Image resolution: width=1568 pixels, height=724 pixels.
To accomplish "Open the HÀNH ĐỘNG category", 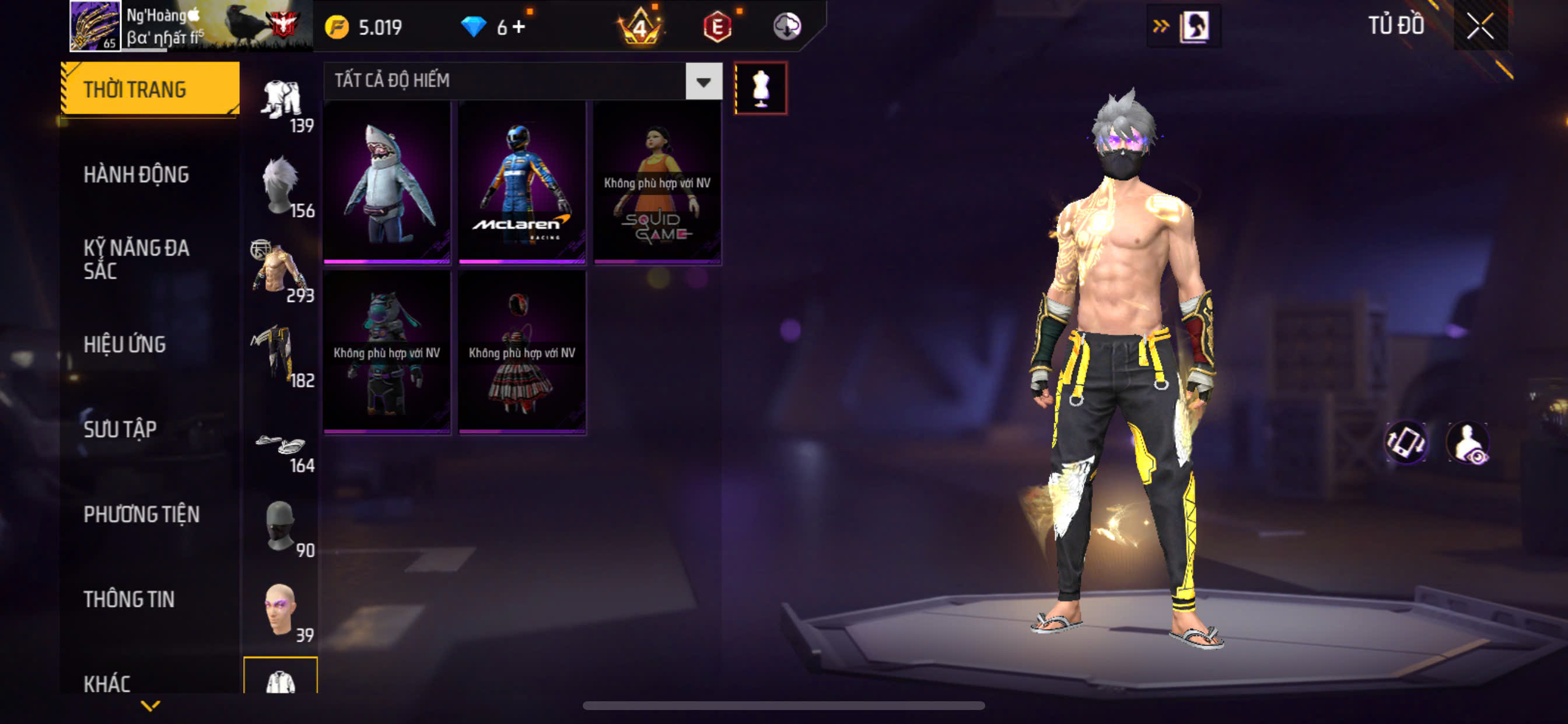I will 136,175.
